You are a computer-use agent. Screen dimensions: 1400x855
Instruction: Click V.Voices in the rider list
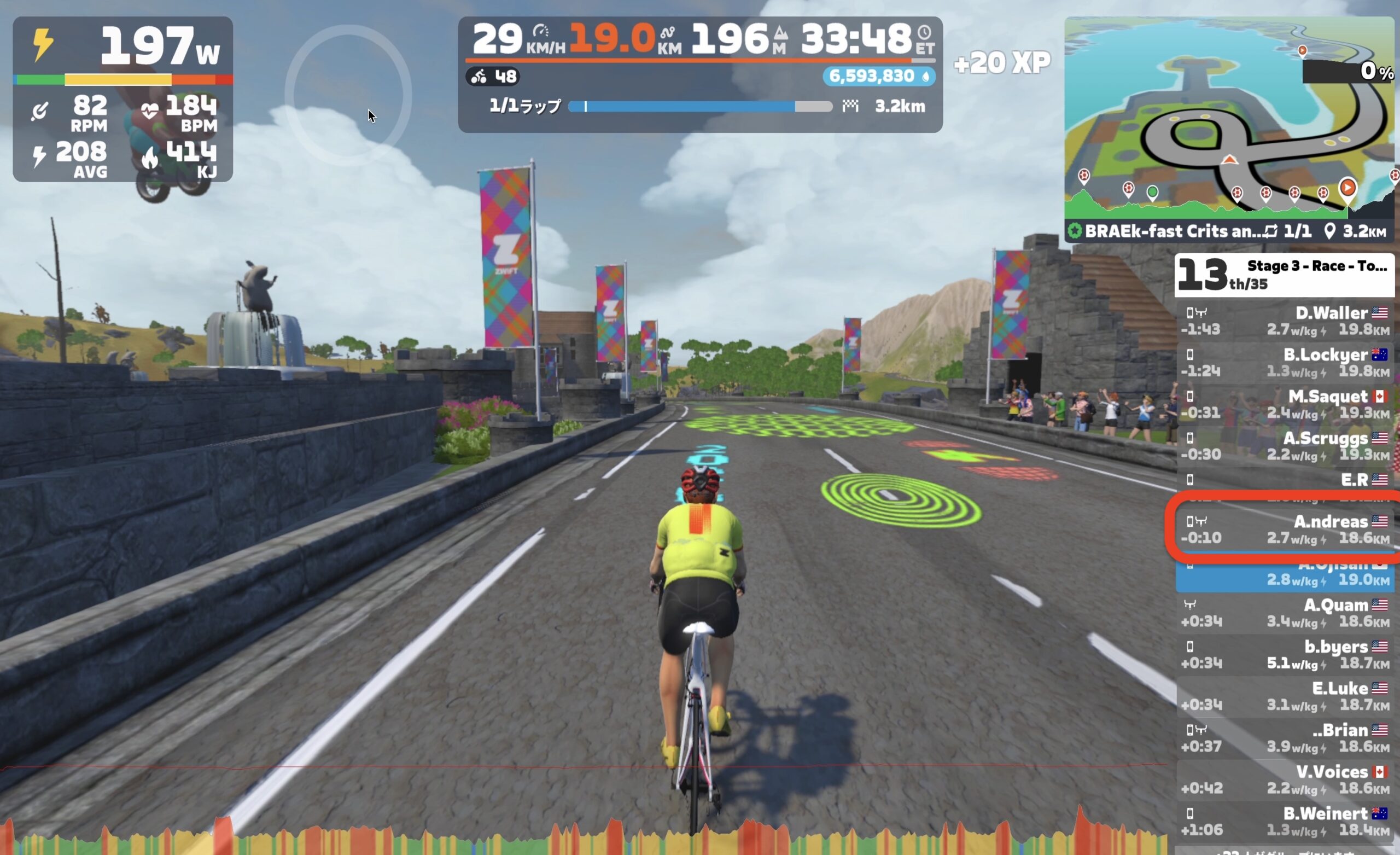click(1284, 780)
